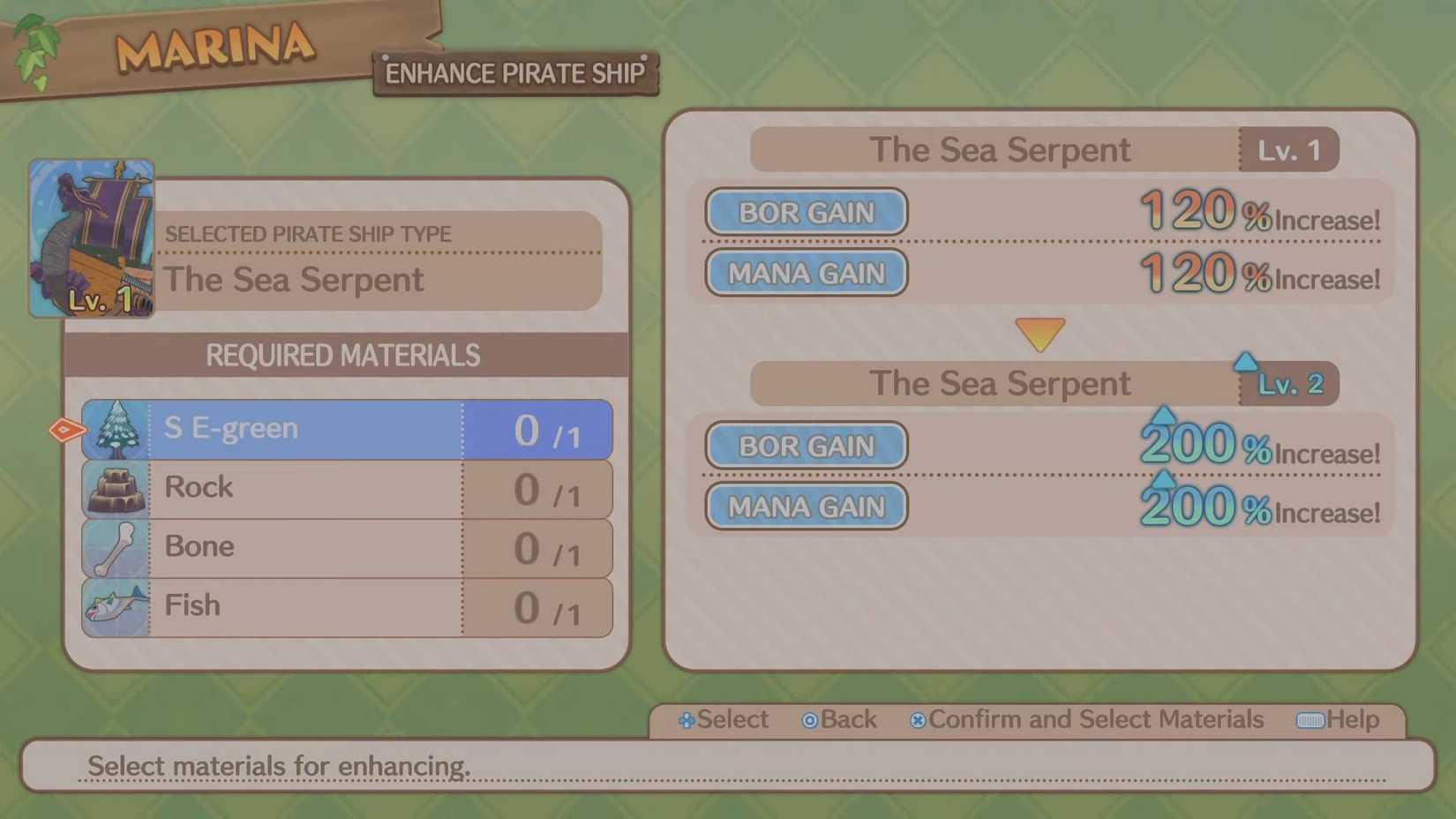Open the ENHANCE PIRATE SHIP header tab

(x=514, y=73)
